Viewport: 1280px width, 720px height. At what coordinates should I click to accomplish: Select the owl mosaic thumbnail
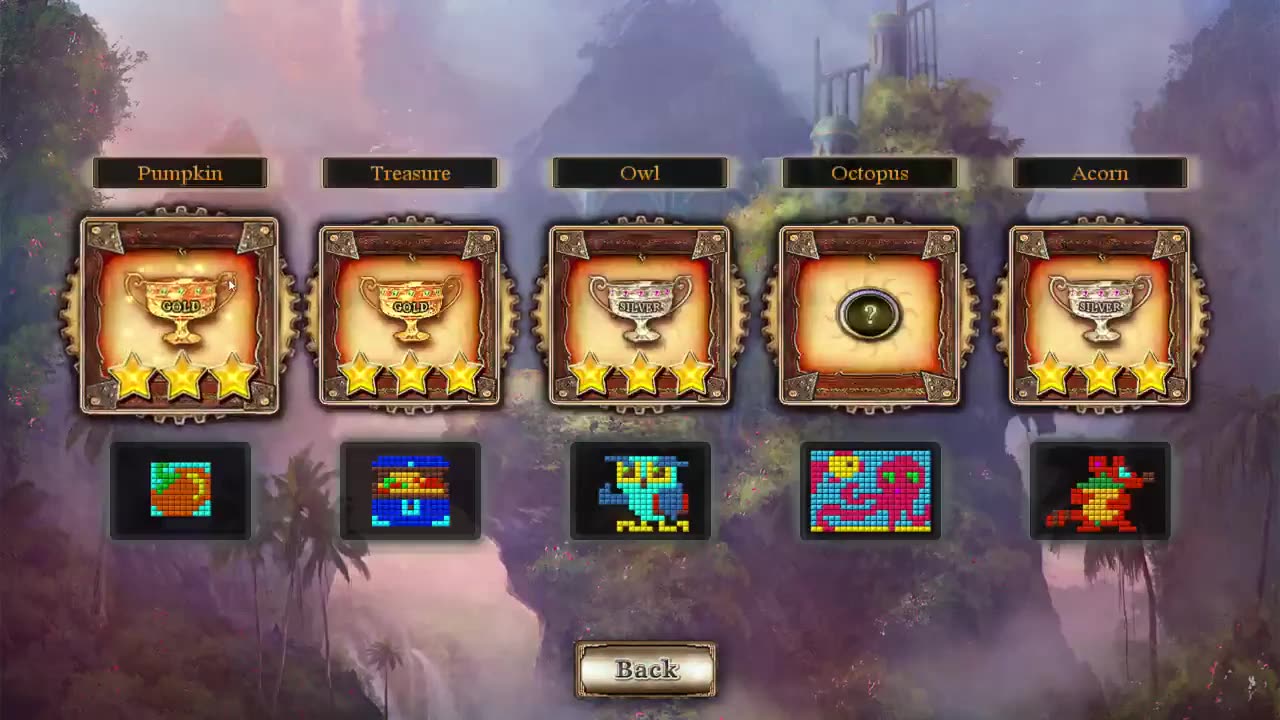(640, 490)
